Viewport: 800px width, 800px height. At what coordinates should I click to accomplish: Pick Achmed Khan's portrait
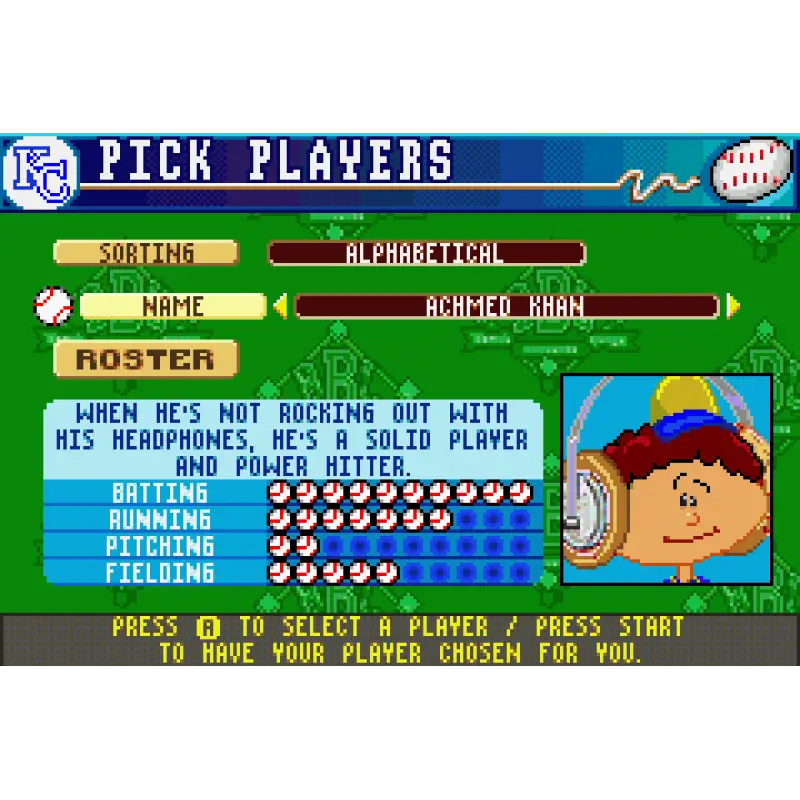[666, 479]
